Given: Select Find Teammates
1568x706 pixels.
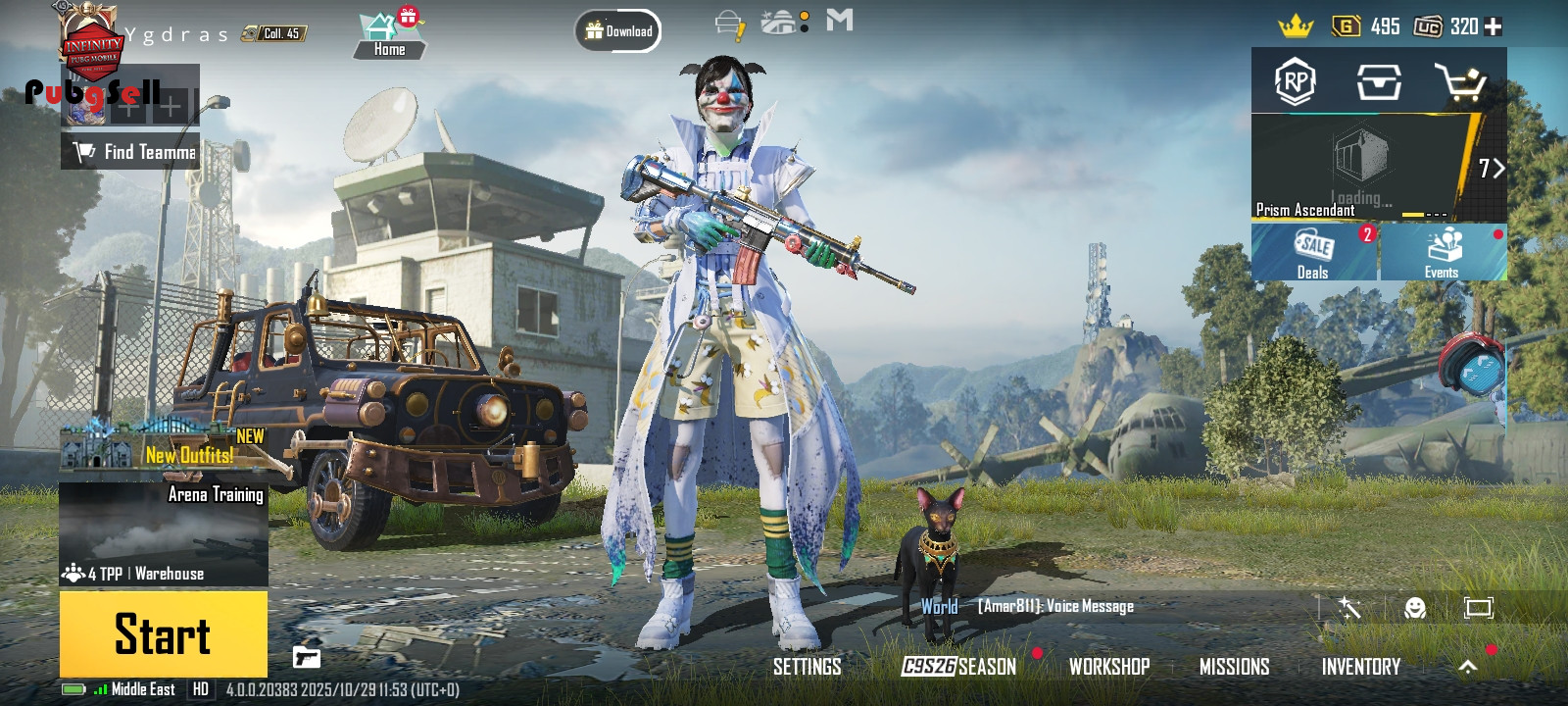Looking at the screenshot, I should click(131, 152).
